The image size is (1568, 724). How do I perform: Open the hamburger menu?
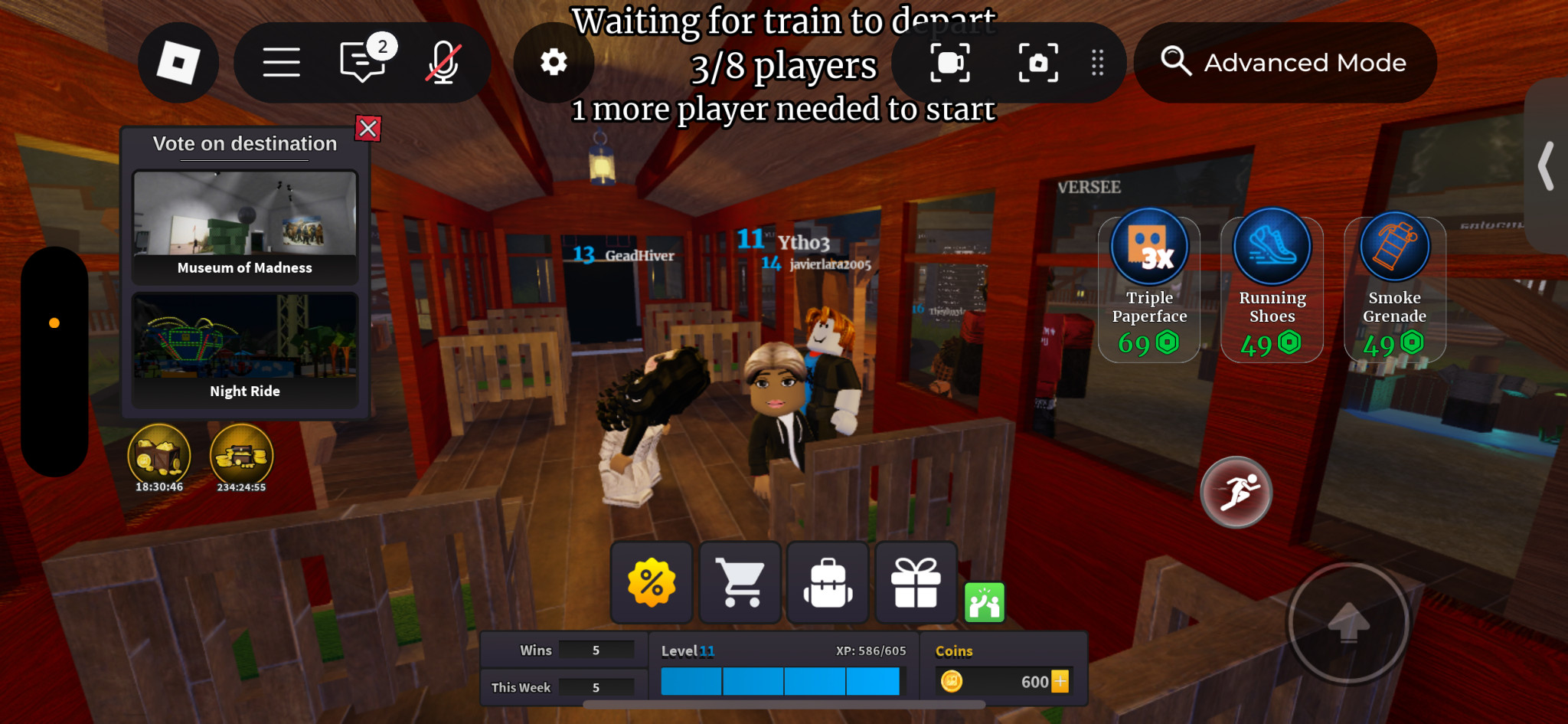tap(281, 63)
